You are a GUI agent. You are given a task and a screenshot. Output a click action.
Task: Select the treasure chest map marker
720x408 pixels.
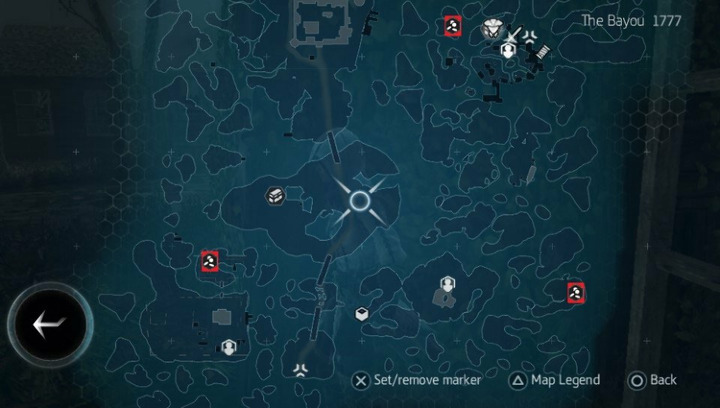[x=276, y=197]
